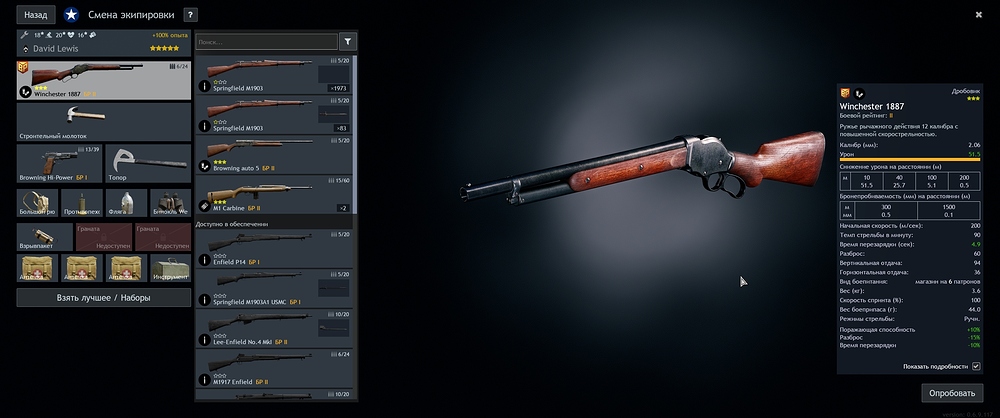The height and width of the screenshot is (418, 1000).
Task: Open the question mark help button
Action: click(191, 15)
